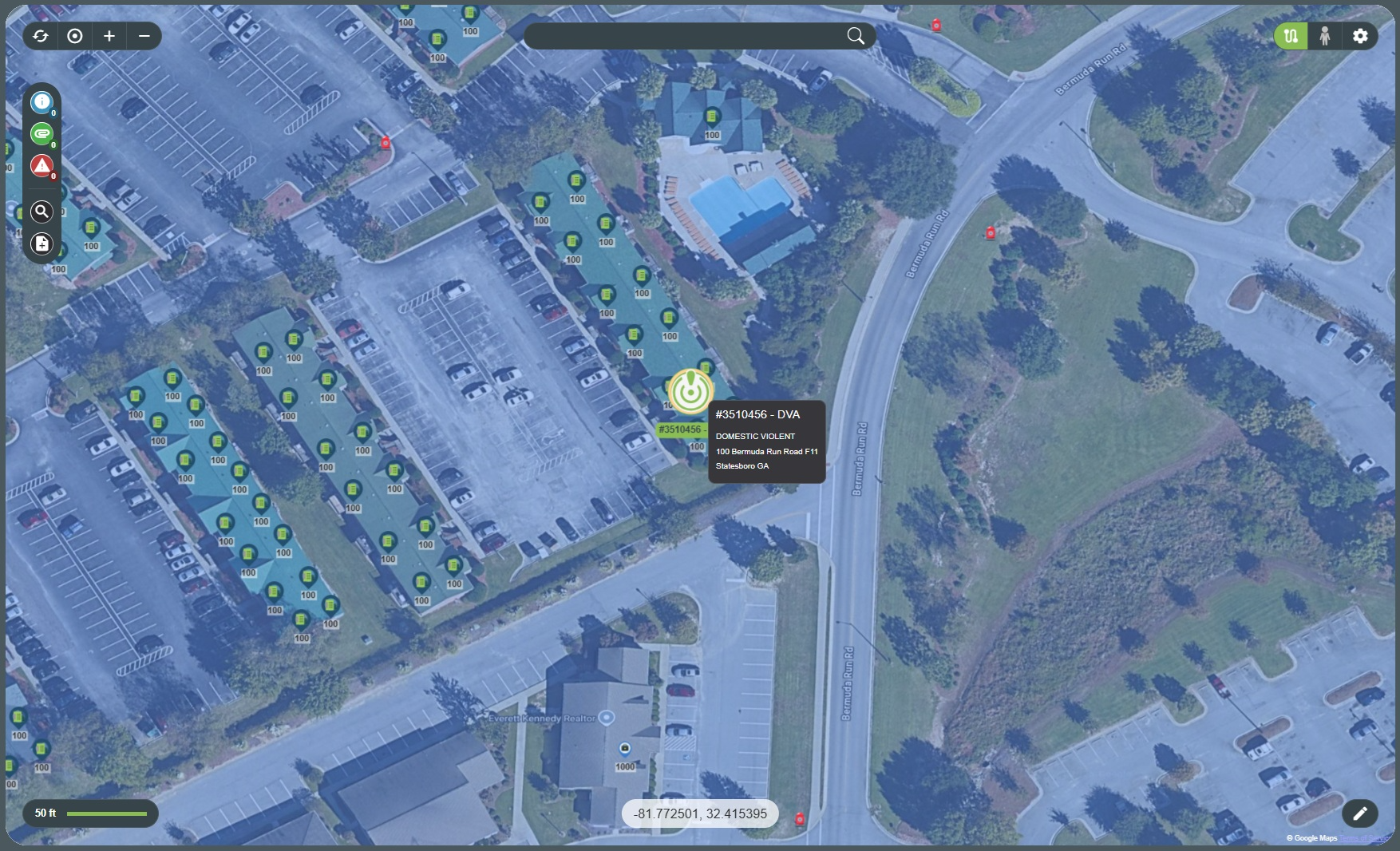Click the magnifier icon in the search bar

pos(856,36)
